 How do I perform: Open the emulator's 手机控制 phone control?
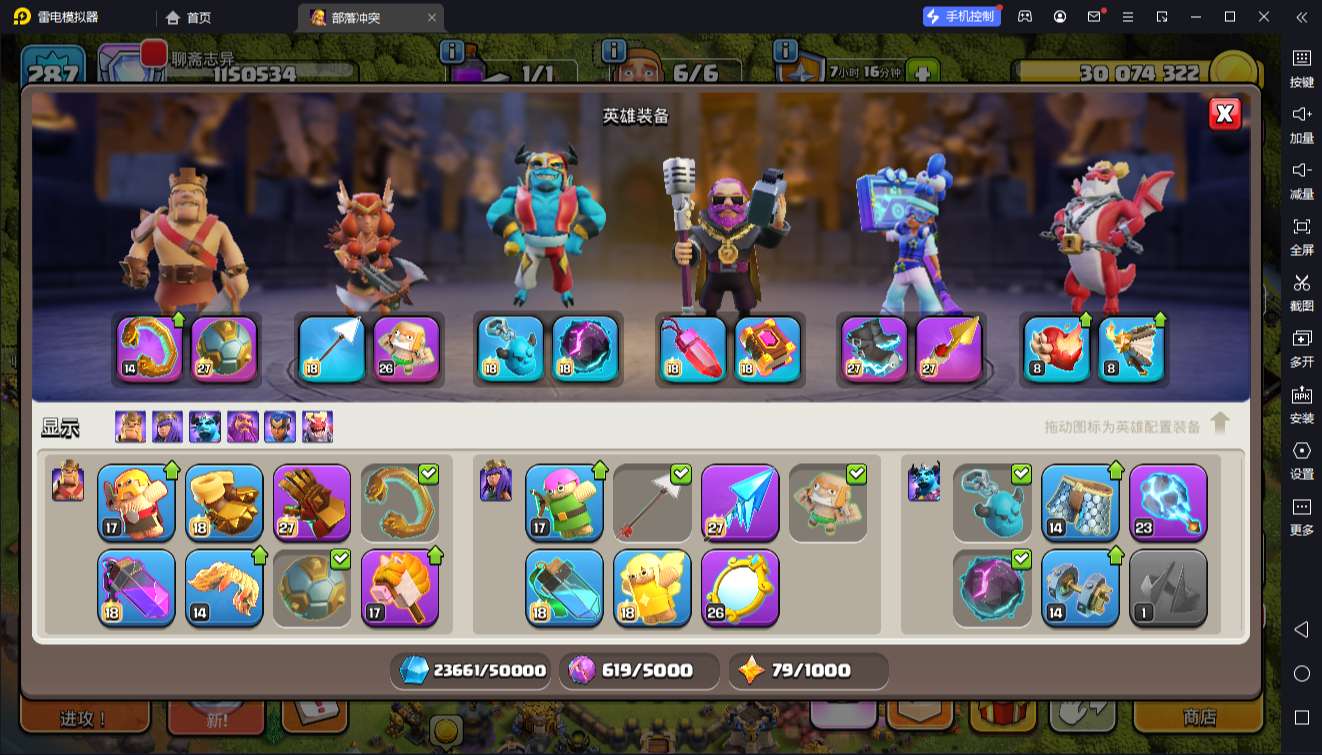[960, 17]
